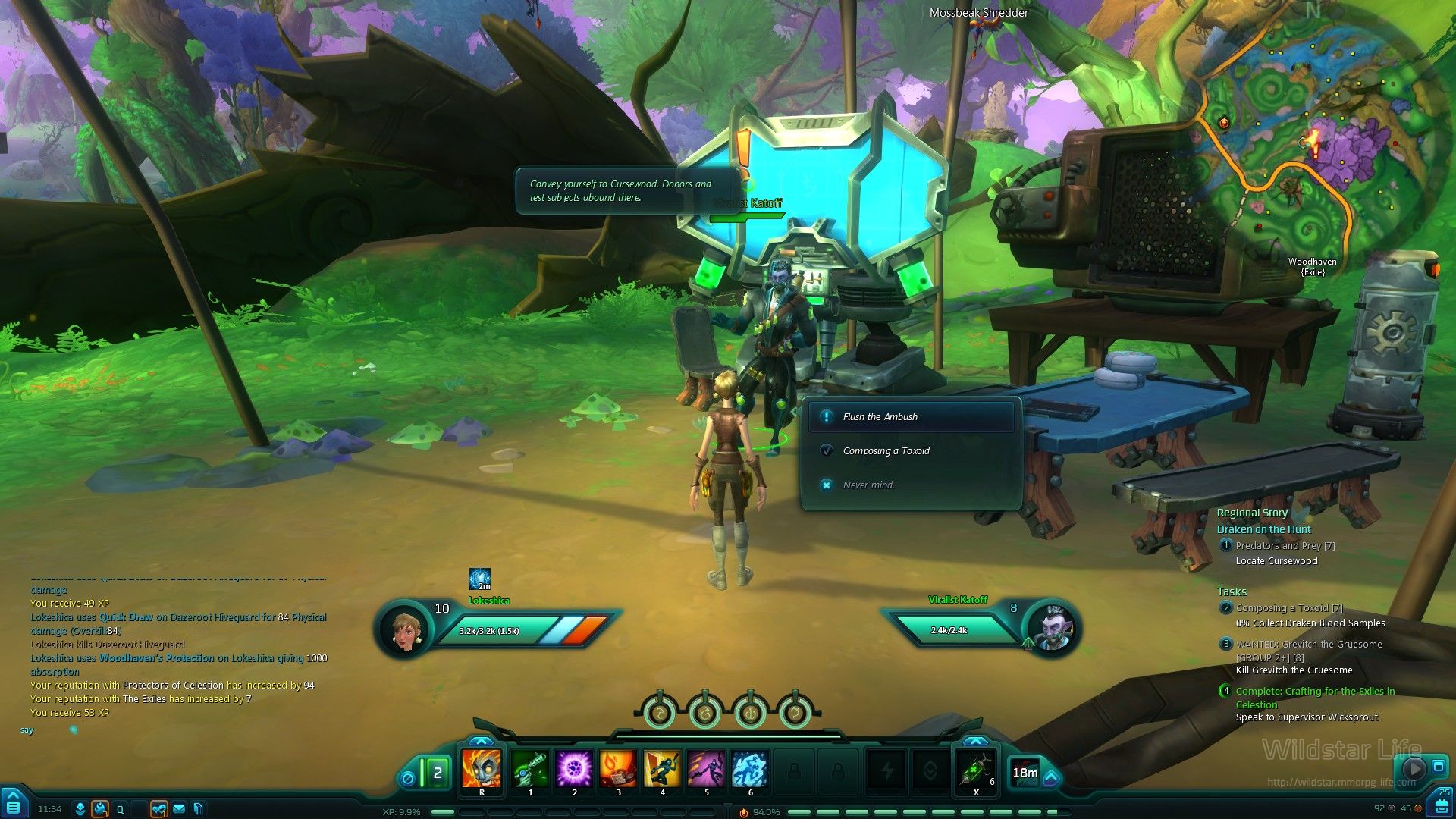The image size is (1456, 819).
Task: Click Viralist Katoff's target portrait
Action: [x=1053, y=628]
